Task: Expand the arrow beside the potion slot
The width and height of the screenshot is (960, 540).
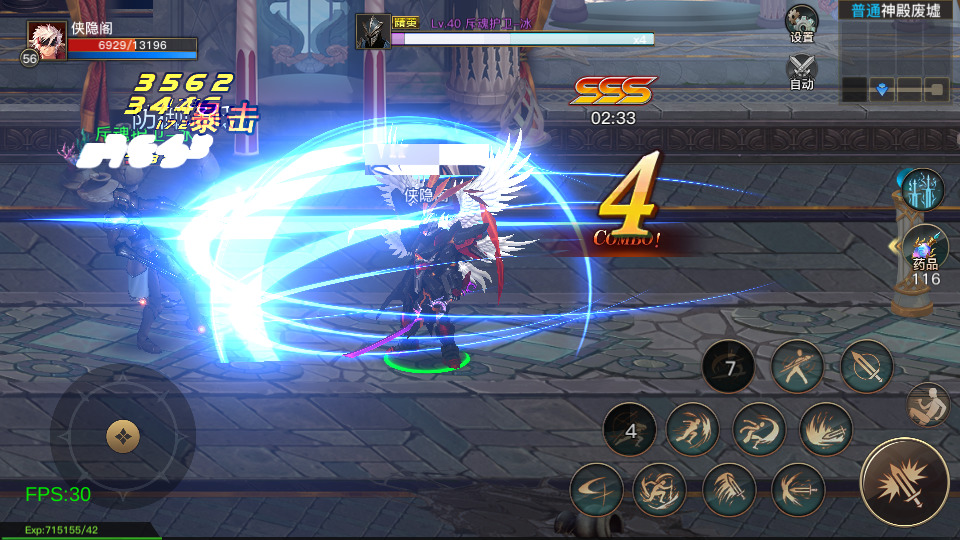Action: tap(893, 246)
